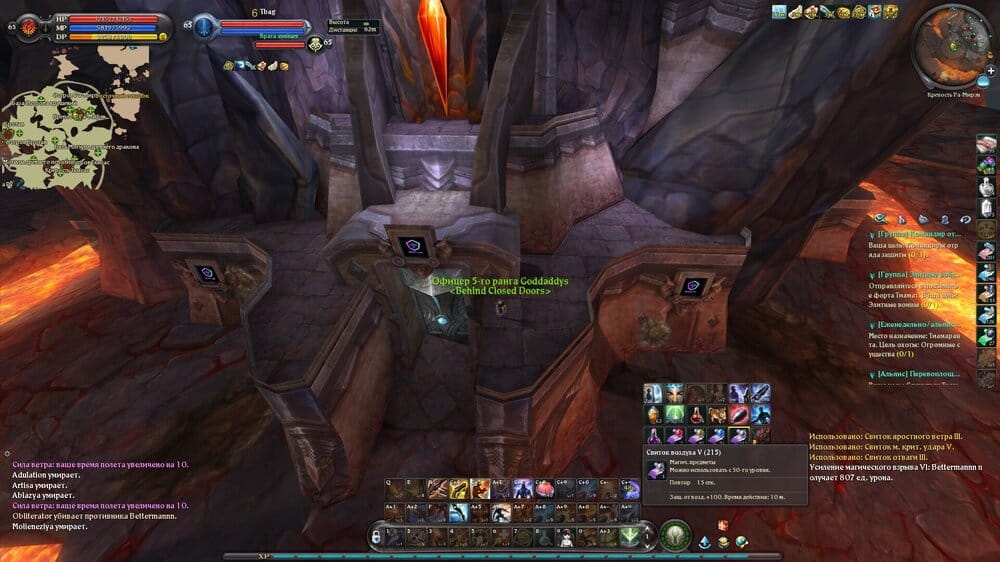Use the highlighted Air Scroll V item
The width and height of the screenshot is (1000, 562).
pyautogui.click(x=739, y=435)
